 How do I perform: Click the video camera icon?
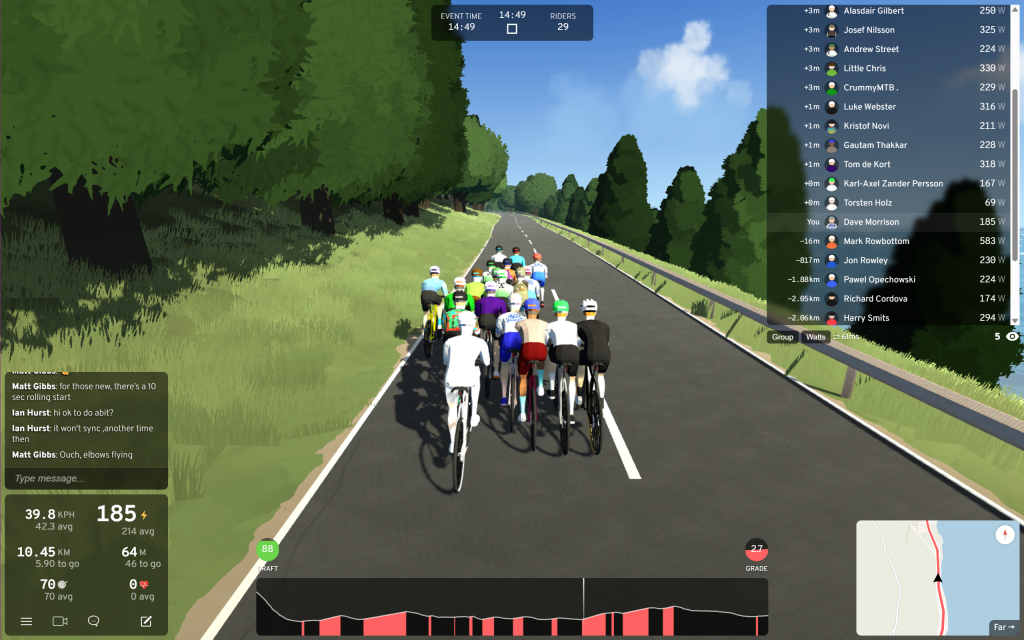60,621
